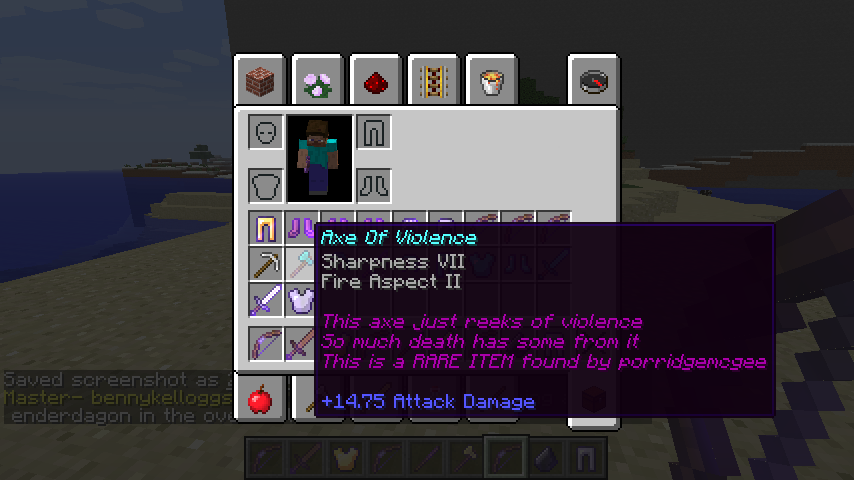Click the empty helmet armor slot

(265, 132)
